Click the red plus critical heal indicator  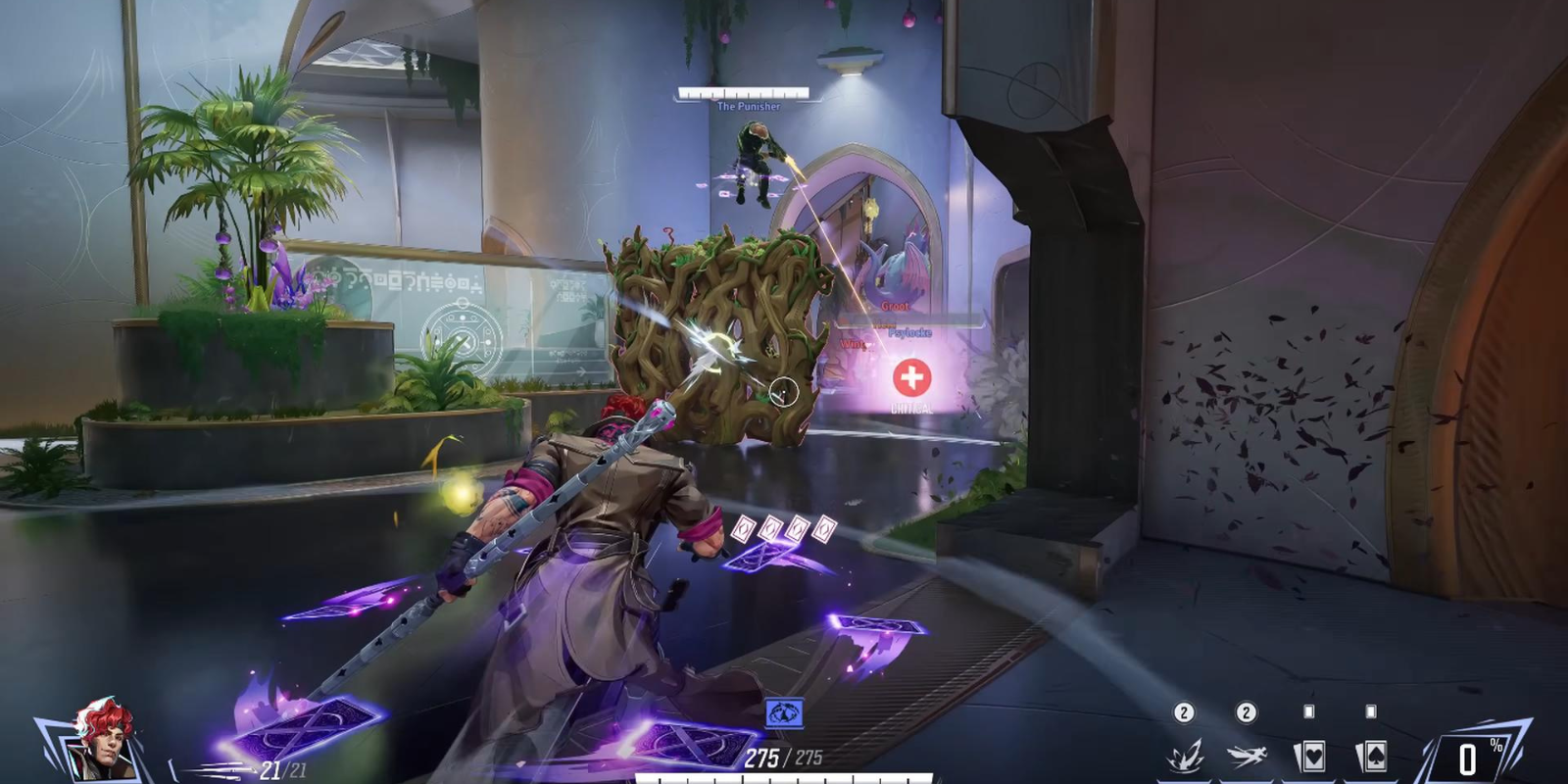910,378
